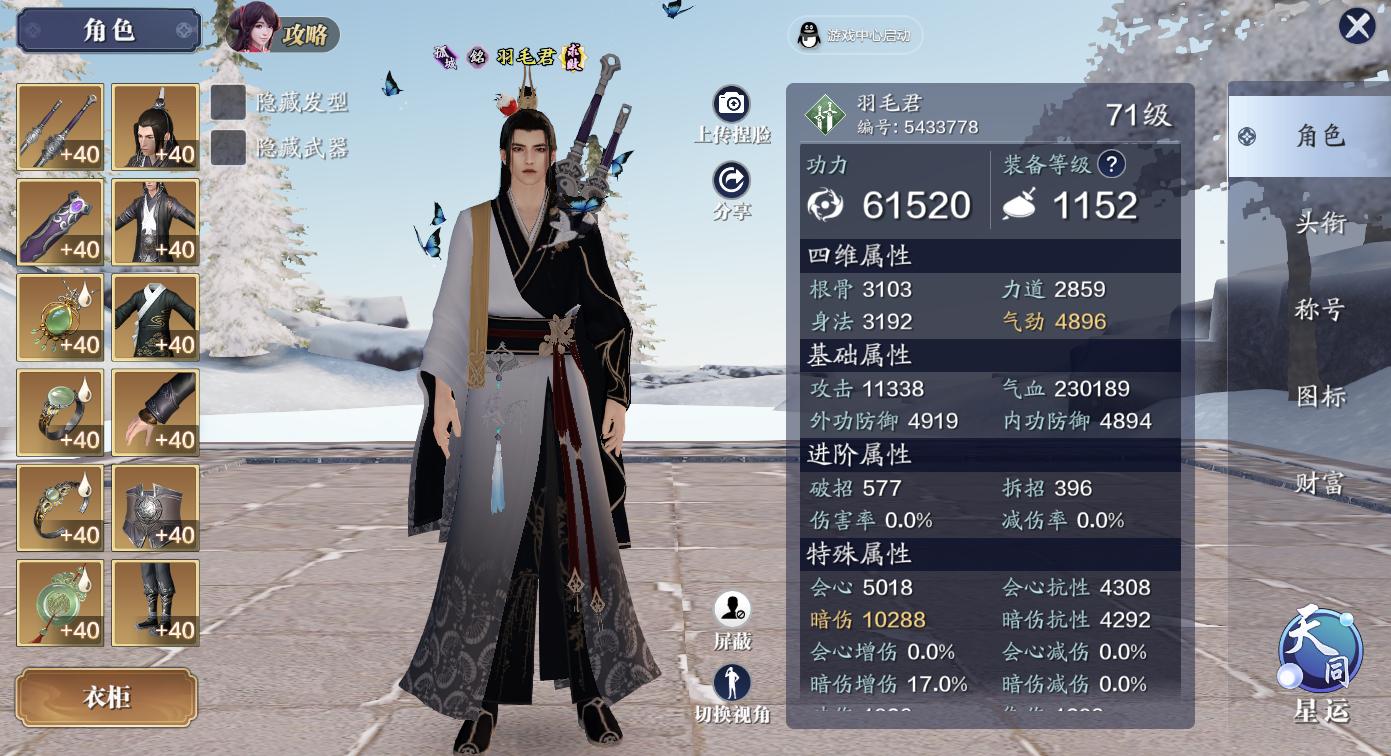This screenshot has width=1391, height=756.
Task: Open the 攻略 guide button
Action: click(283, 32)
